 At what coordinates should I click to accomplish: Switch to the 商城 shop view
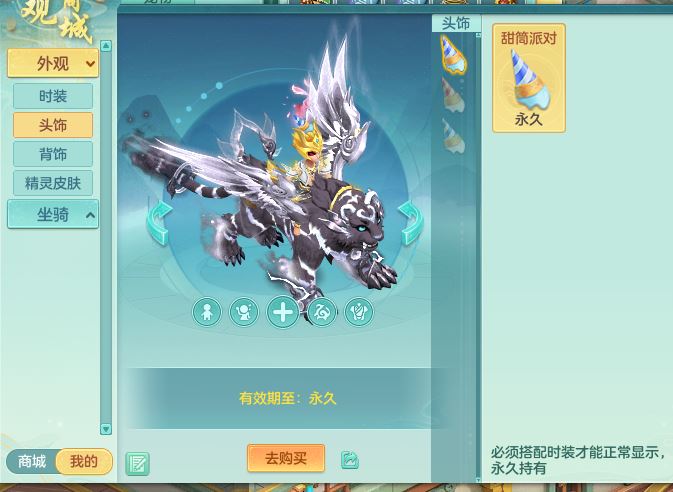pyautogui.click(x=32, y=461)
